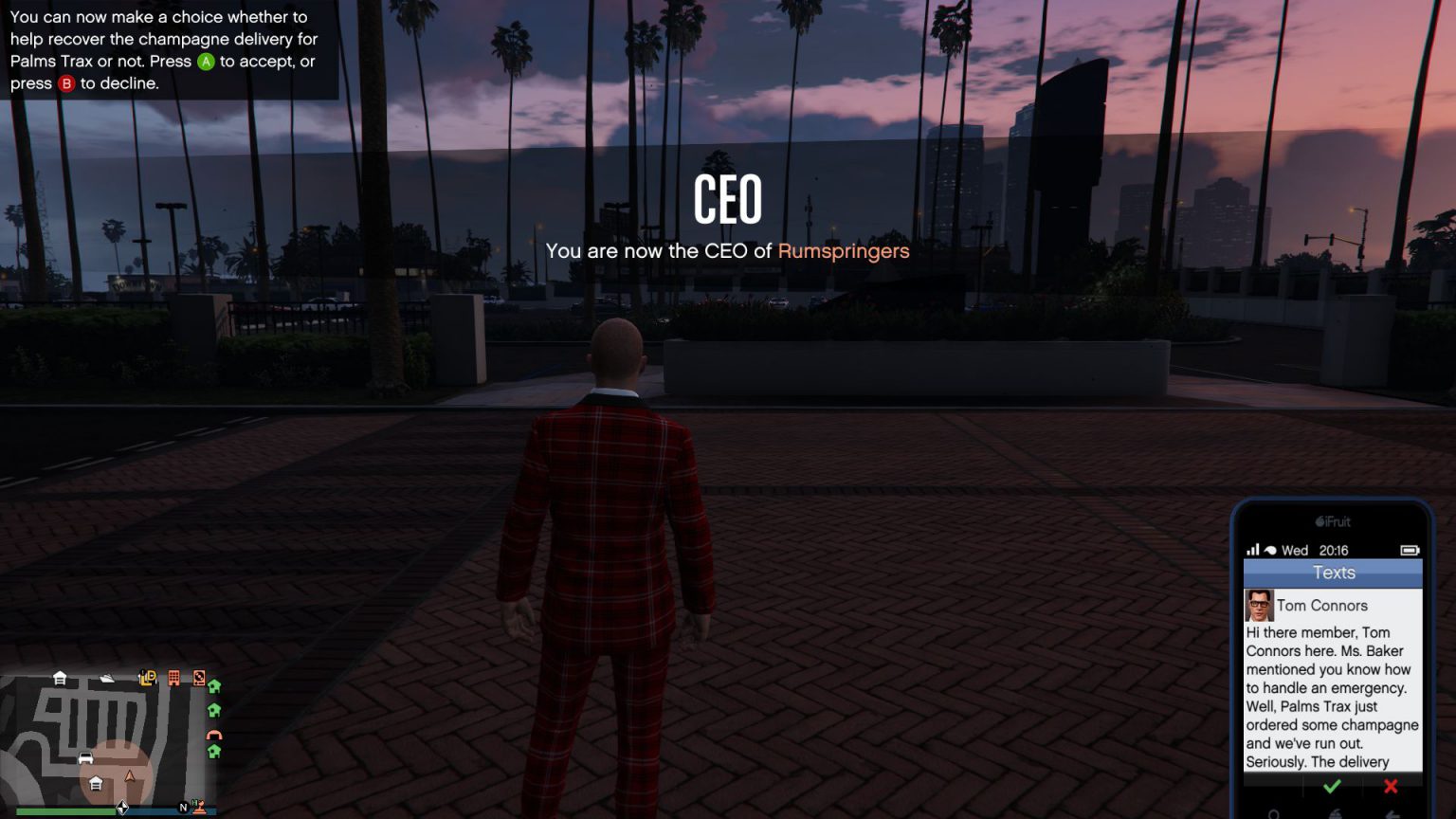1456x819 pixels.
Task: Select the white personal vehicle blip on the minimap
Action: (85, 756)
